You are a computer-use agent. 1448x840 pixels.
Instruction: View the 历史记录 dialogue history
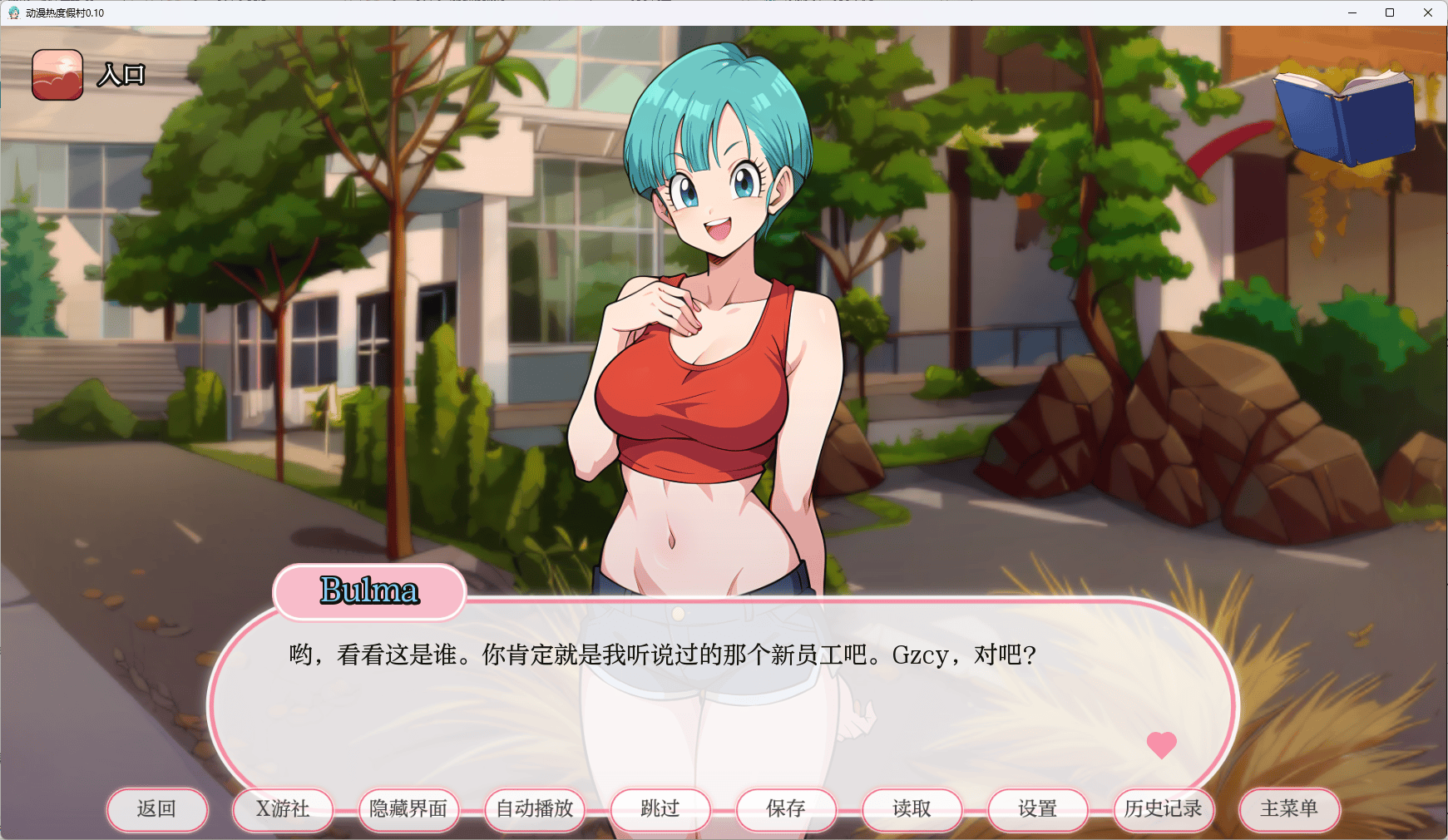pyautogui.click(x=1163, y=808)
